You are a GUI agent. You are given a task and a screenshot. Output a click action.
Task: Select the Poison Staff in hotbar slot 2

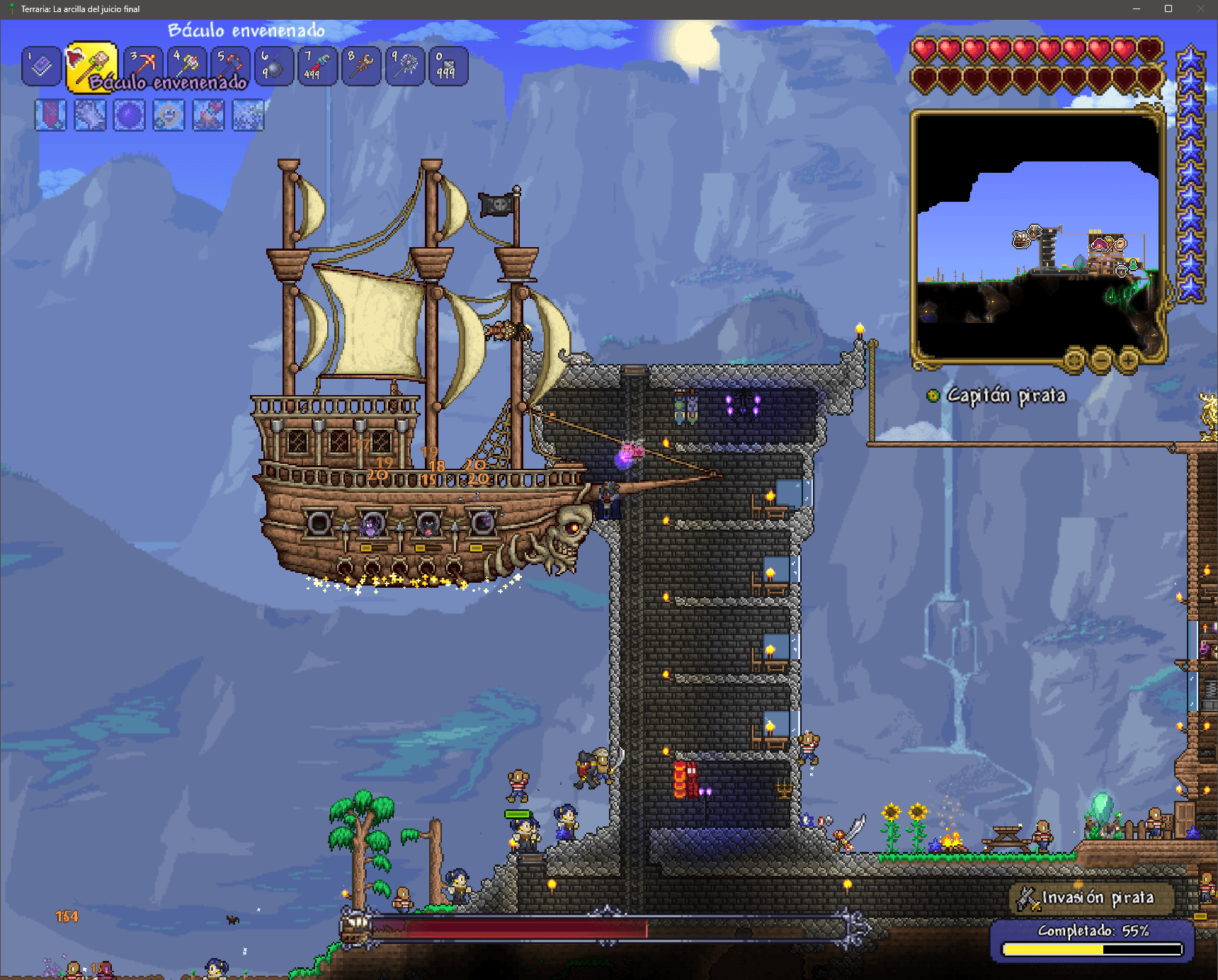[x=89, y=67]
